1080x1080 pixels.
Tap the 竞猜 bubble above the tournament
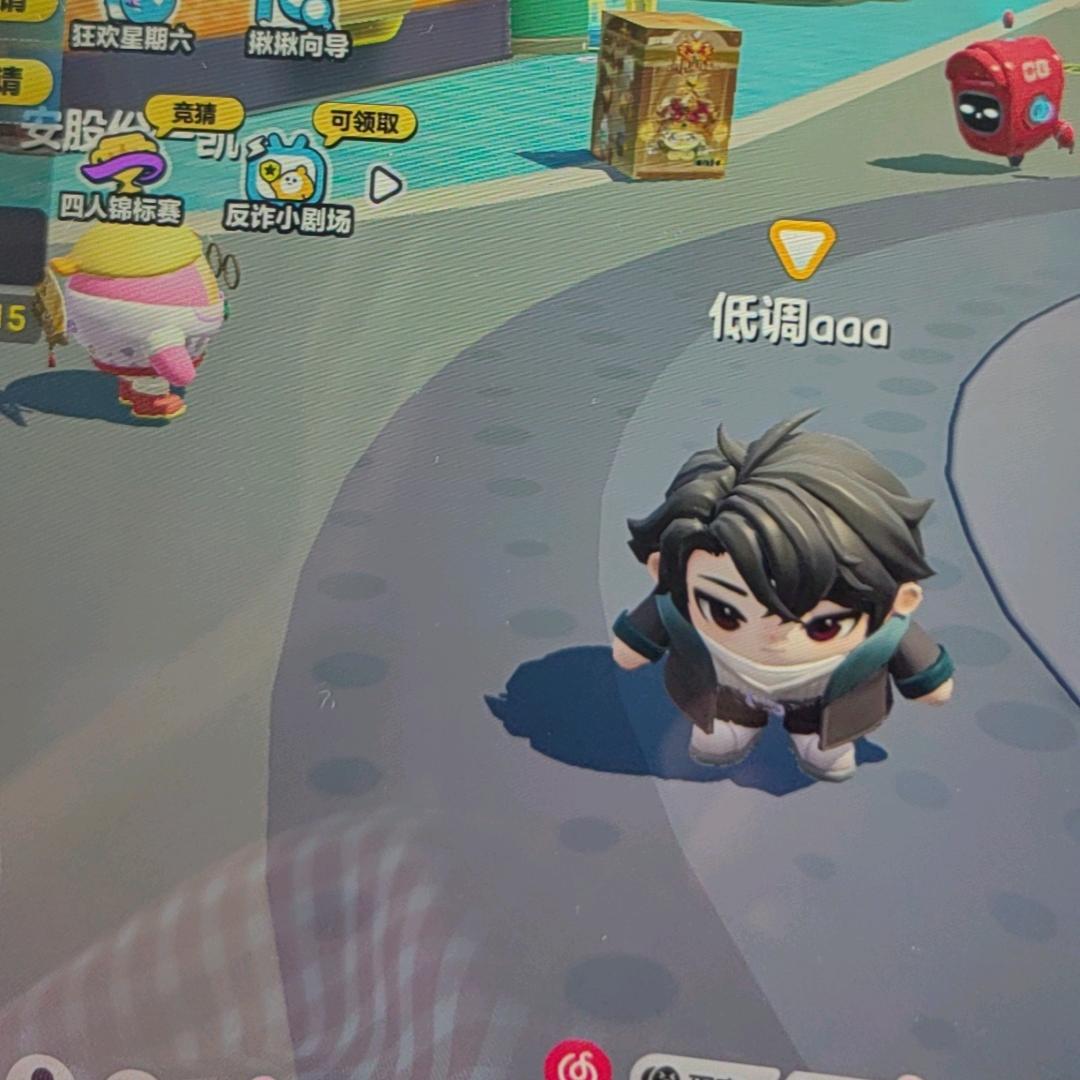194,114
